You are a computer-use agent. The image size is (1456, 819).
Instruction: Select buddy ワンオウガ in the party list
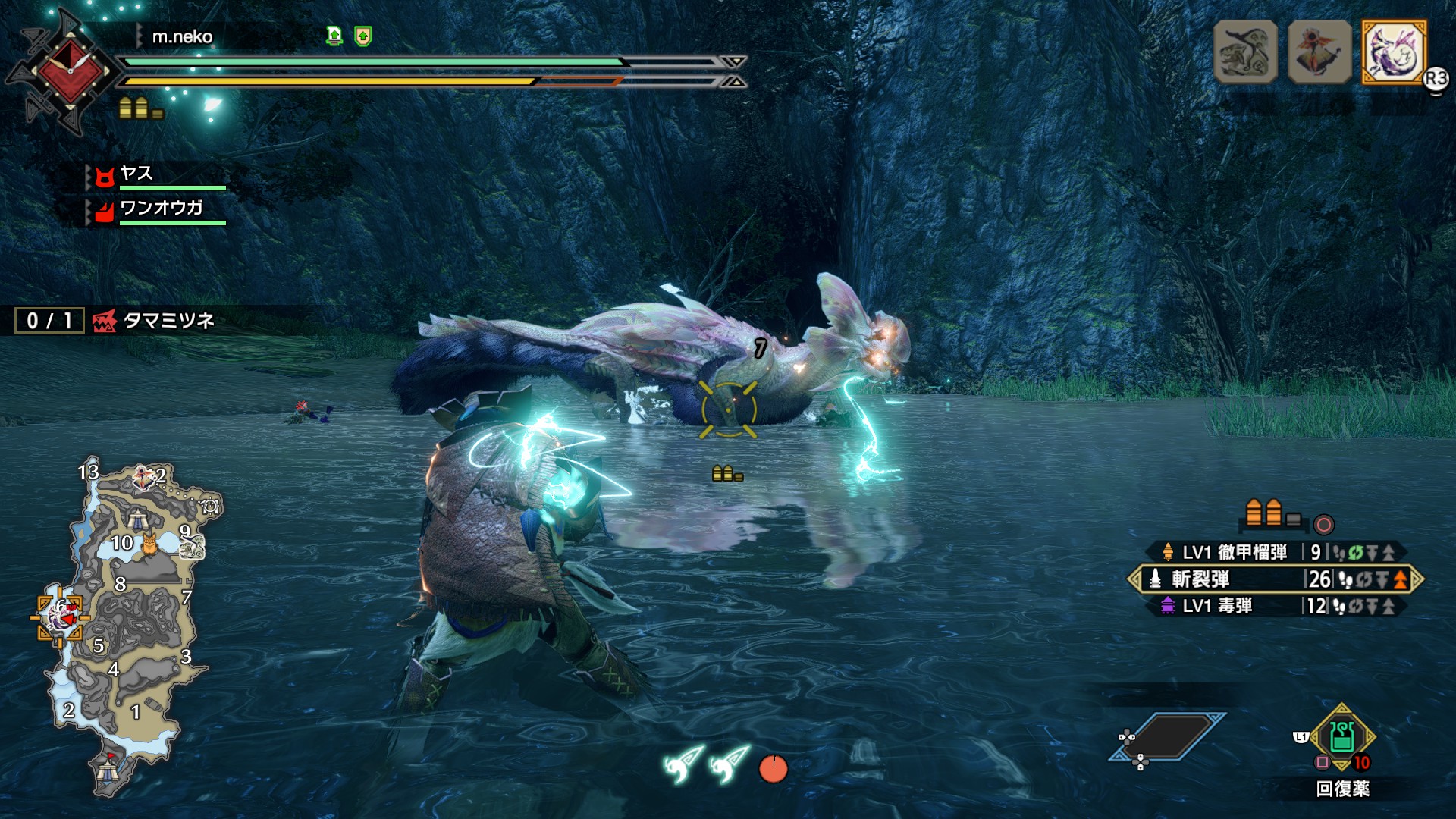click(x=161, y=208)
